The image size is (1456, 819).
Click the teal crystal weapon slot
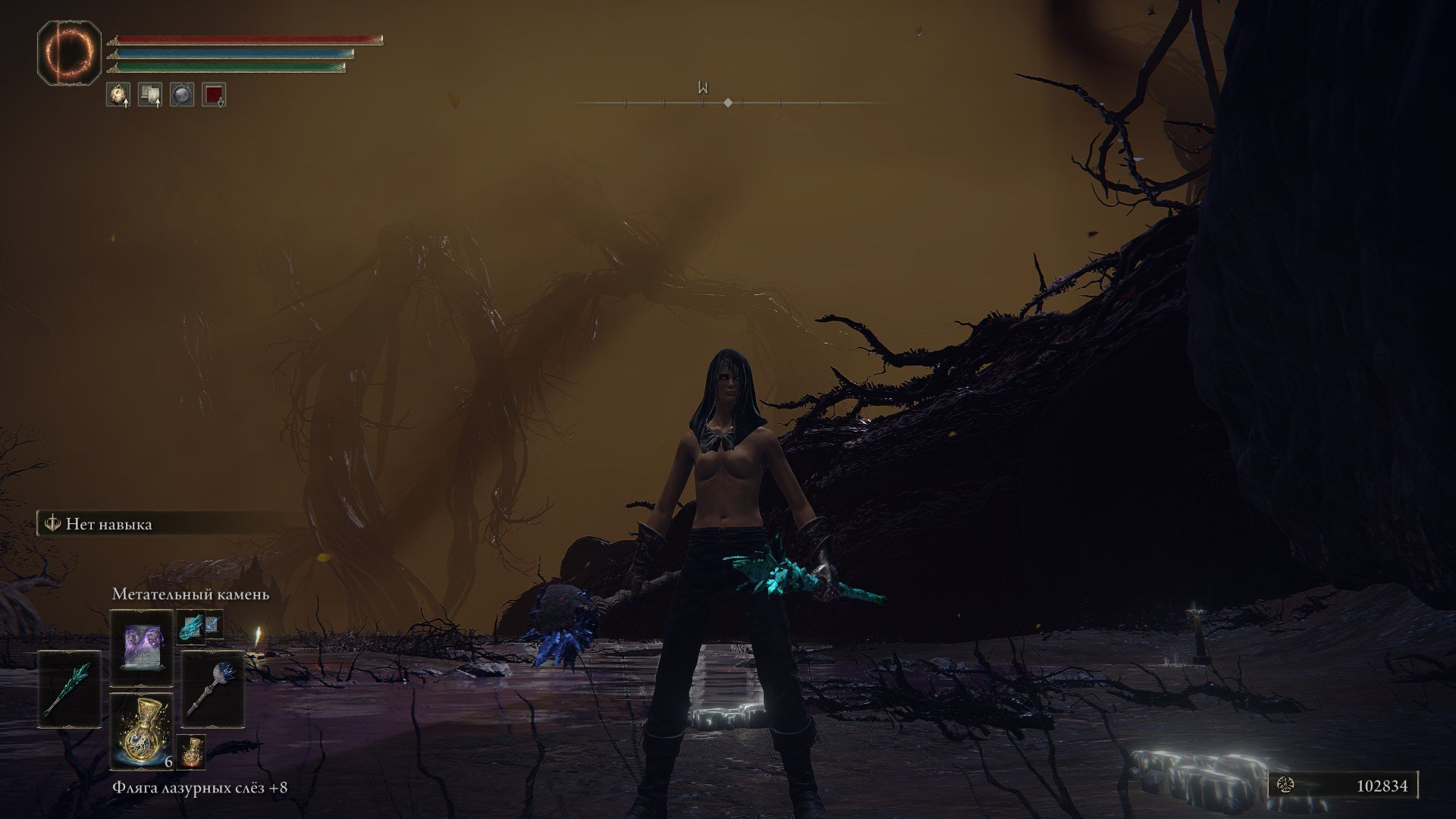(x=70, y=689)
